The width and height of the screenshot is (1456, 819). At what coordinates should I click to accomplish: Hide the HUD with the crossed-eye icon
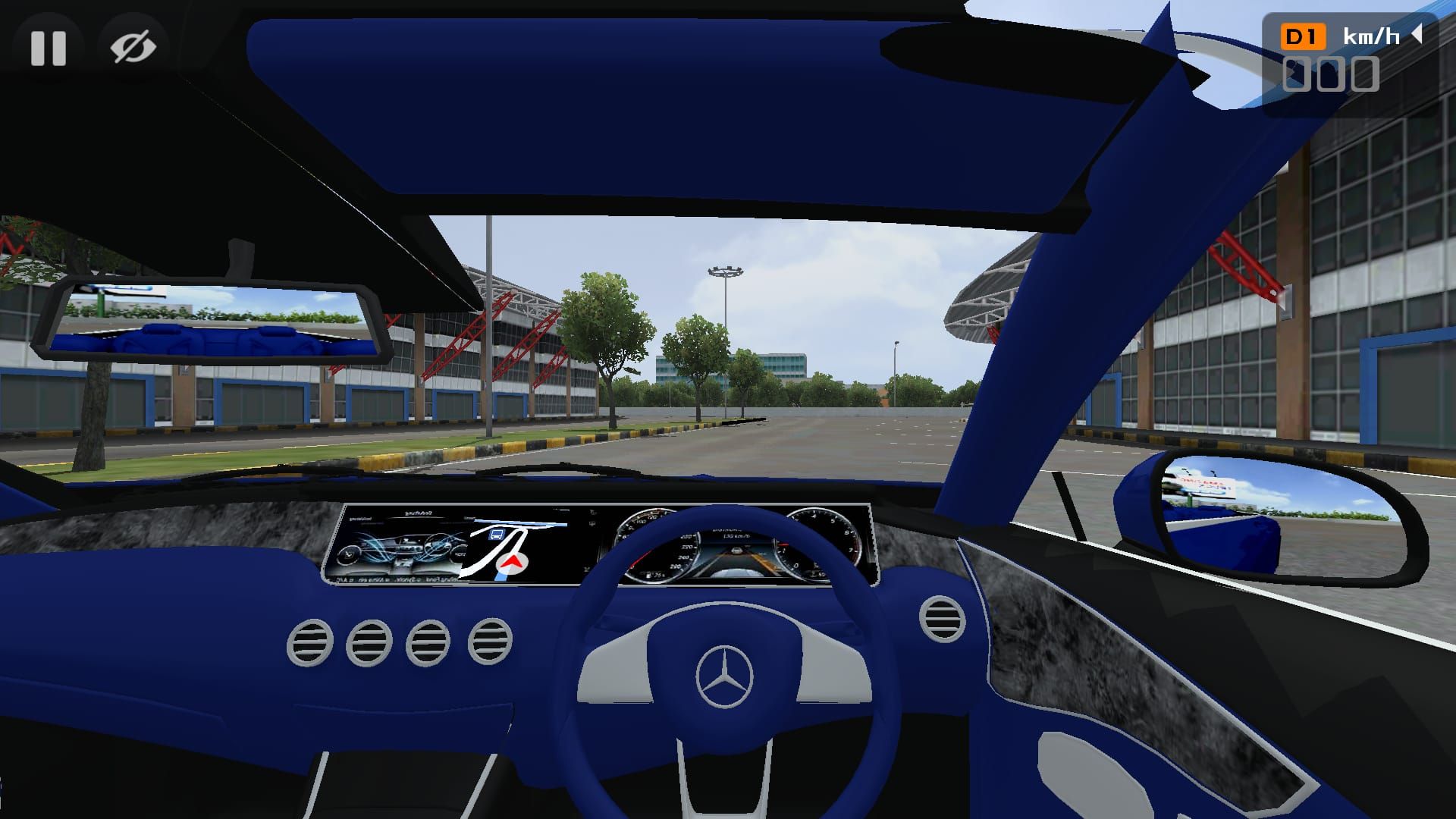coord(133,48)
